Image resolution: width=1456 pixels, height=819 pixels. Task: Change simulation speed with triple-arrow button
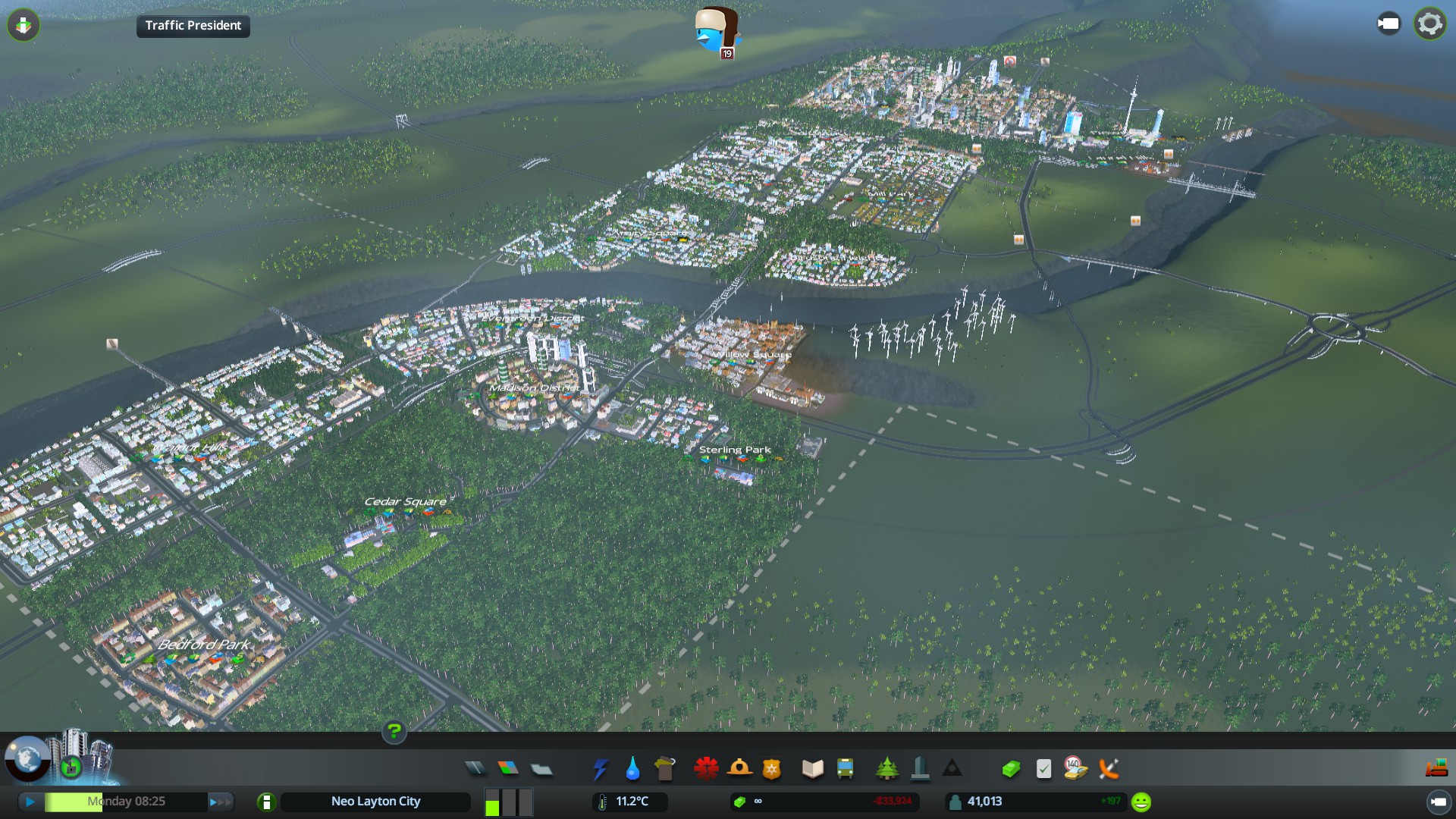[x=221, y=802]
